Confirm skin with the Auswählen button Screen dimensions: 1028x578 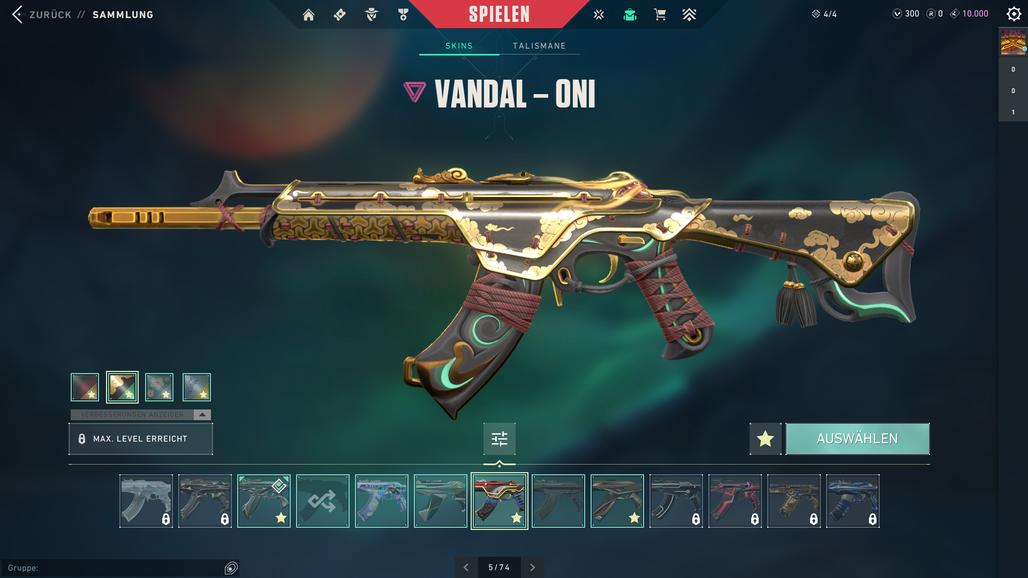pyautogui.click(x=857, y=439)
